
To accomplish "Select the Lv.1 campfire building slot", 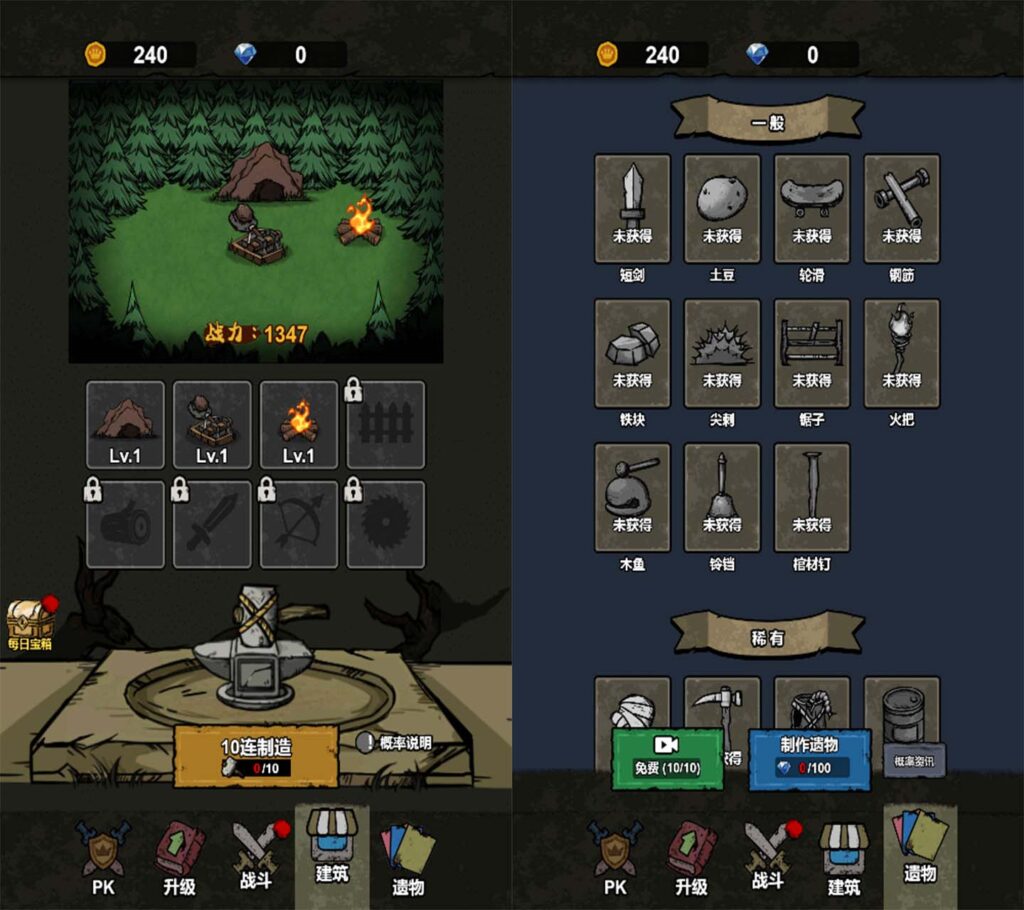I will [x=298, y=424].
